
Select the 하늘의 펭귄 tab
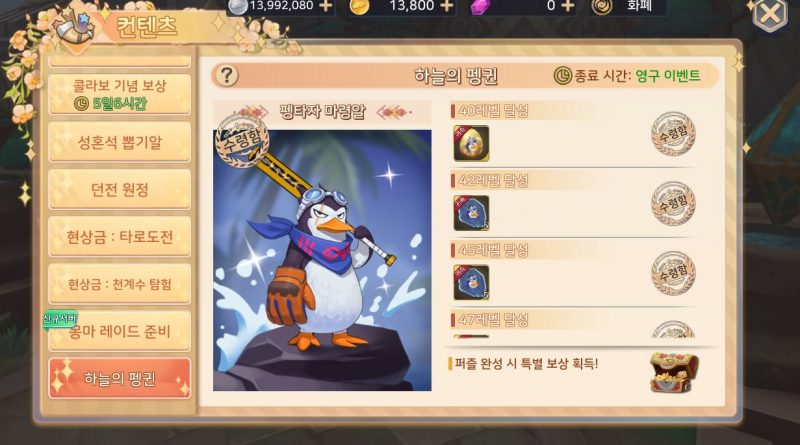tap(119, 378)
